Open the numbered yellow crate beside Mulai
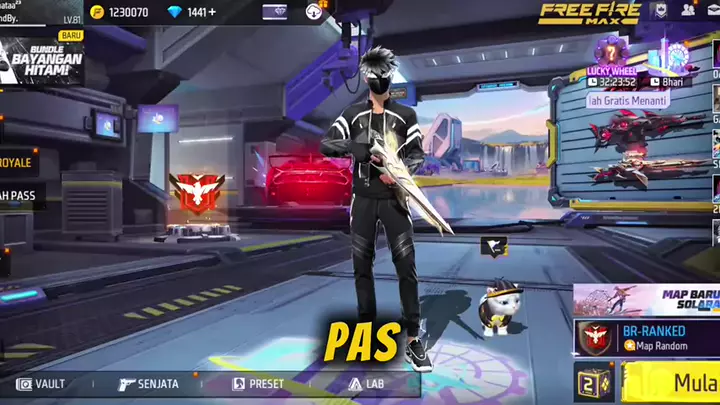Viewport: 720px width, 405px height. pyautogui.click(x=593, y=383)
